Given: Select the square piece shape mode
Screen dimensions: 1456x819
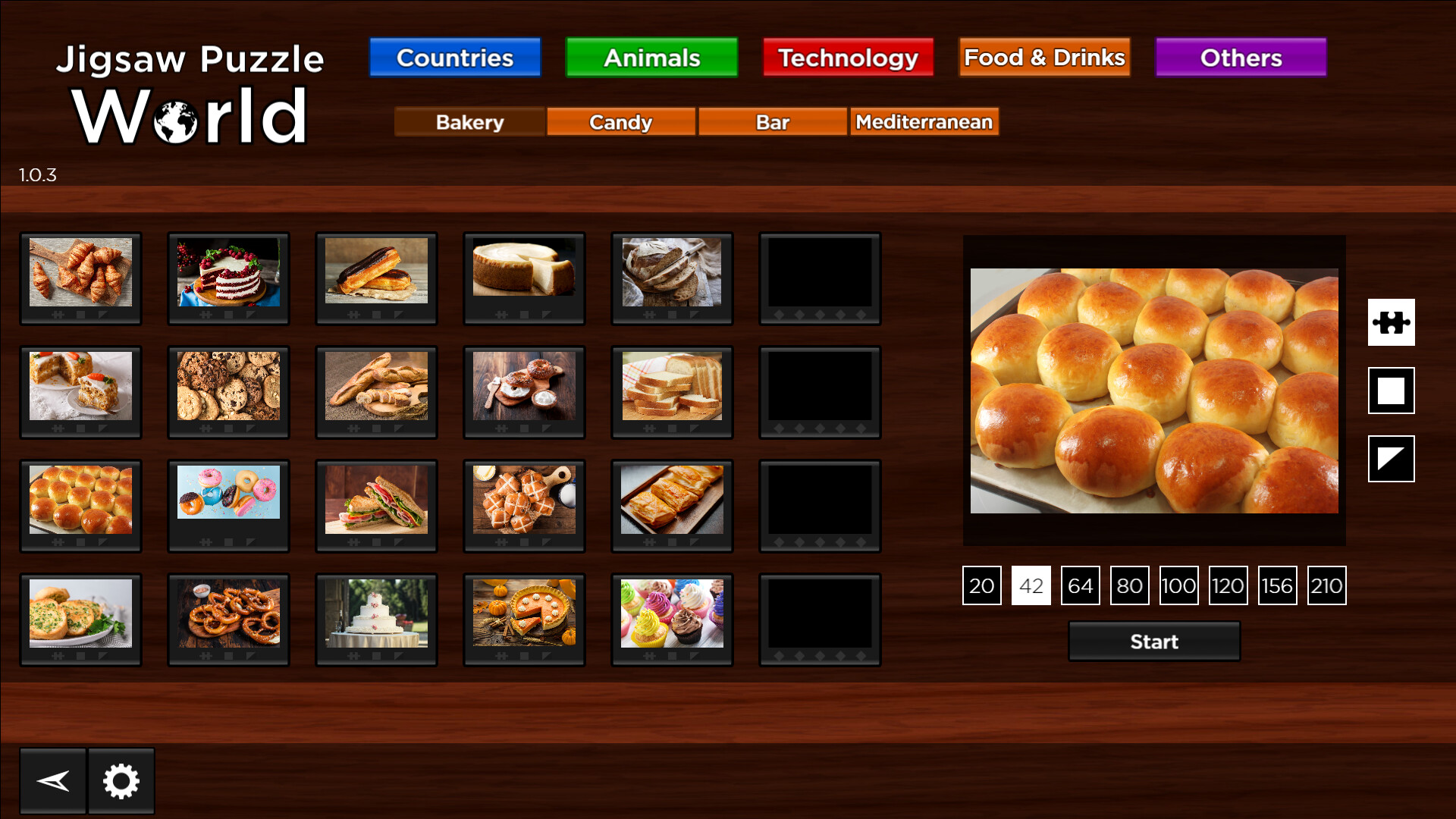Looking at the screenshot, I should click(x=1392, y=391).
